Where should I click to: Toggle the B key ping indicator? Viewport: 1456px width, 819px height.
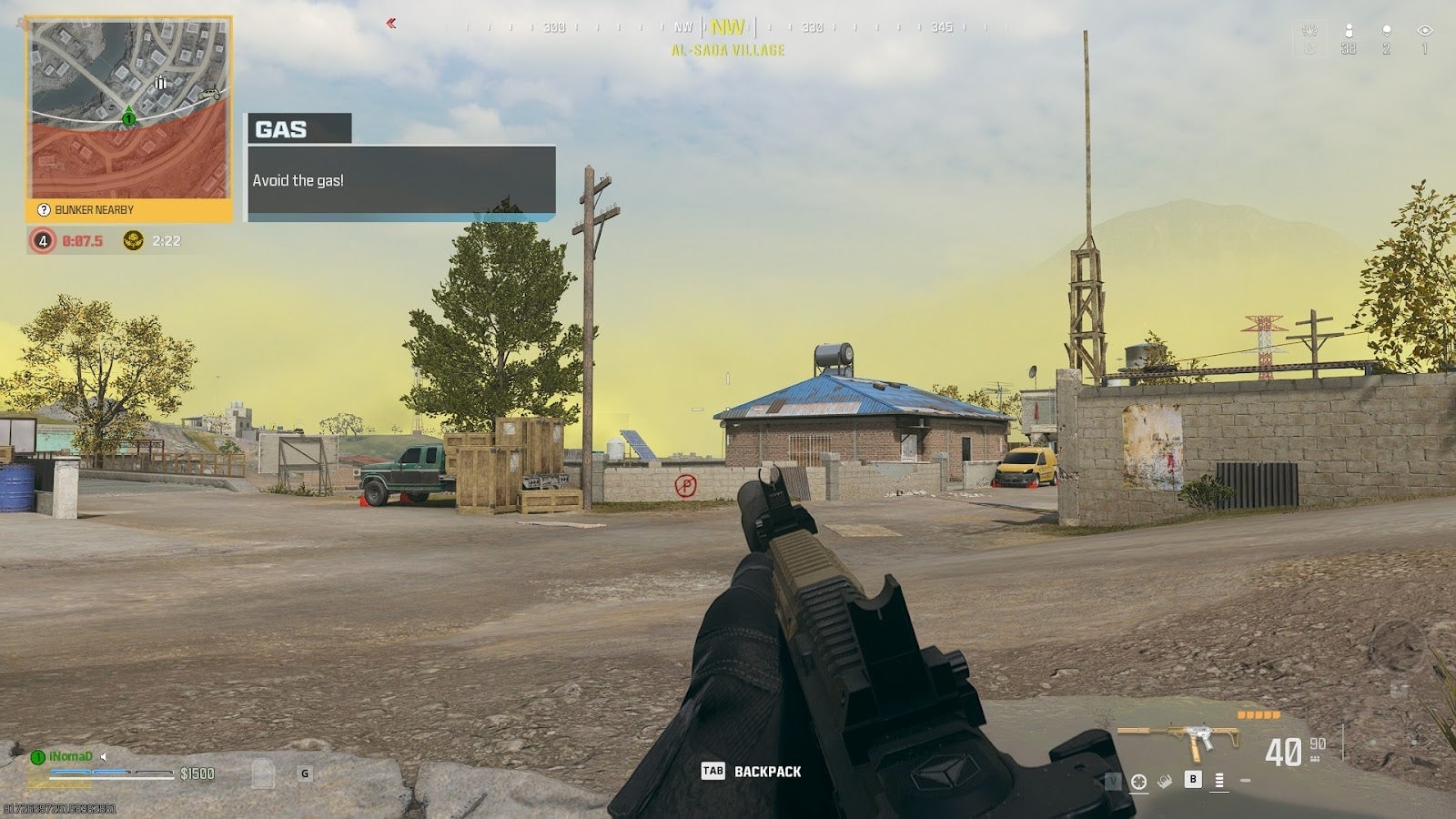(1193, 779)
